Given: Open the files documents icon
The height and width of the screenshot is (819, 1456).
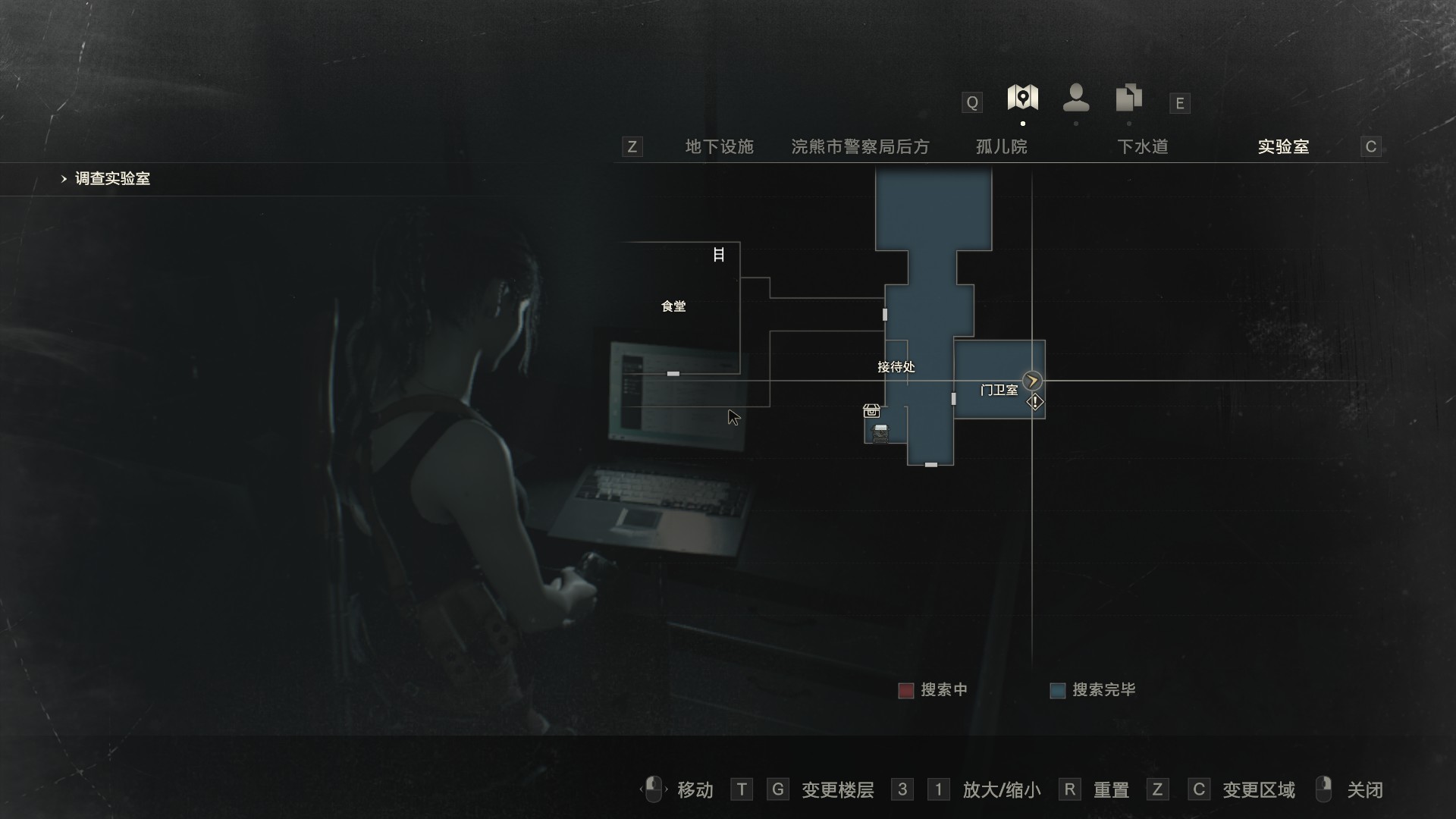Looking at the screenshot, I should pyautogui.click(x=1128, y=99).
